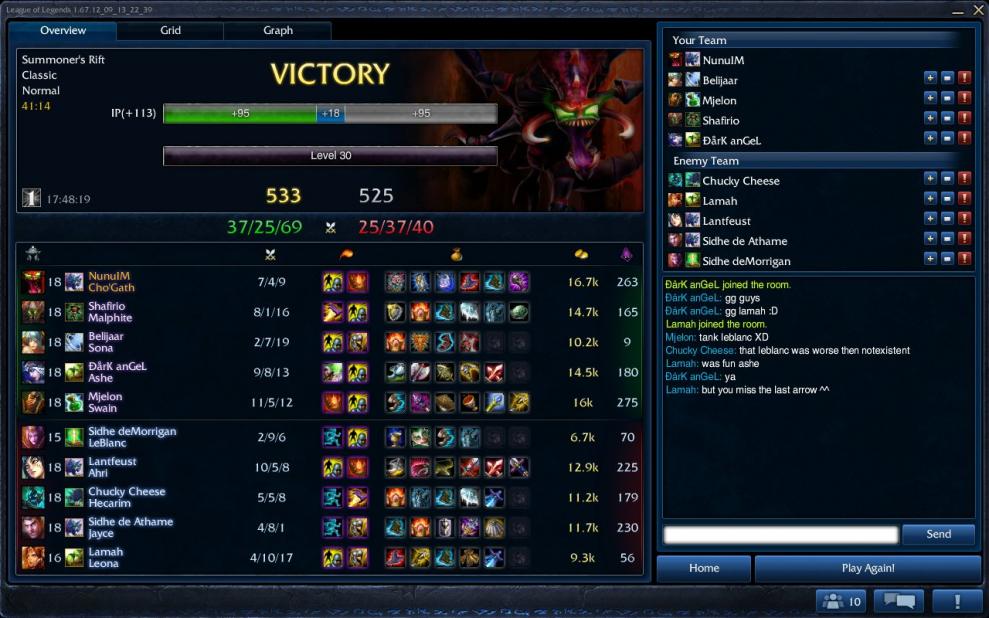Open the Graph tab
989x618 pixels.
pos(278,31)
